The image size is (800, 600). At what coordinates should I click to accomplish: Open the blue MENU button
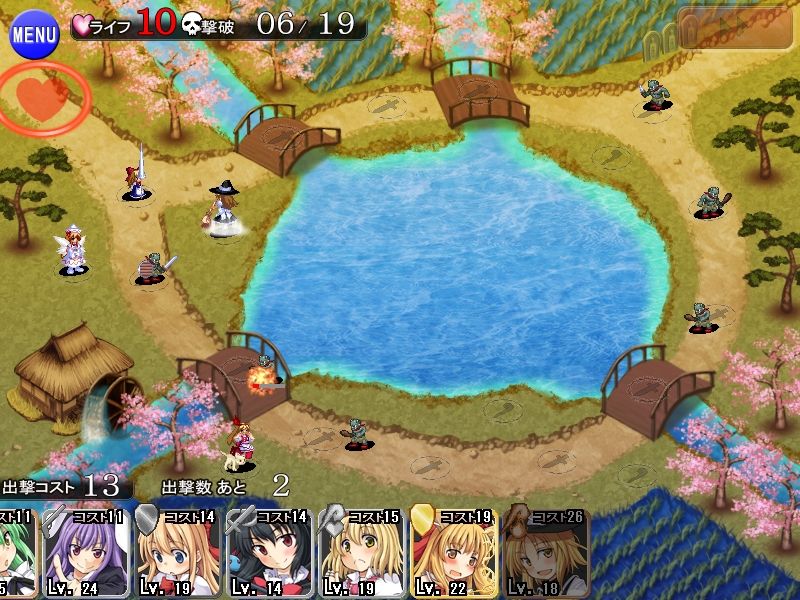(x=34, y=35)
